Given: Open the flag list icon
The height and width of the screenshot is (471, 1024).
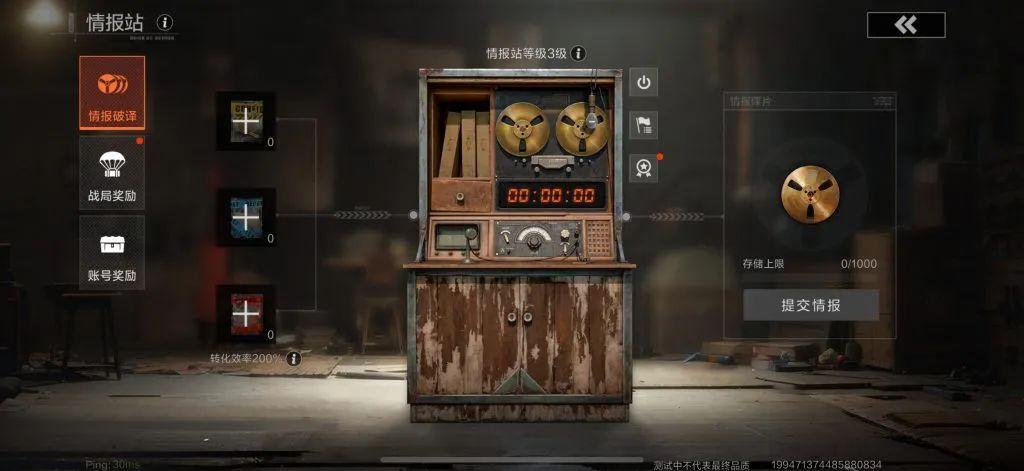Looking at the screenshot, I should [x=644, y=124].
